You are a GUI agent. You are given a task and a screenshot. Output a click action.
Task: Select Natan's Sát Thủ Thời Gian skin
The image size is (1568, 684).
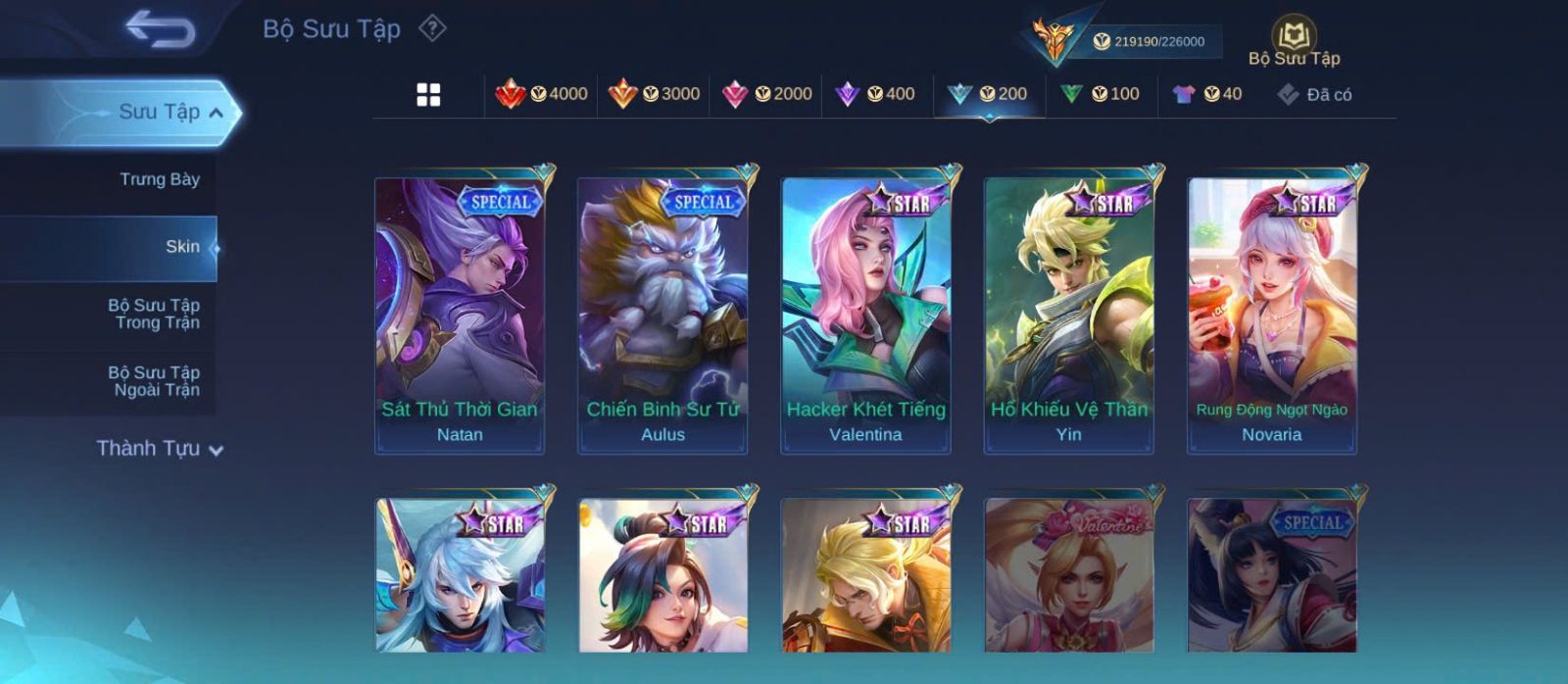pyautogui.click(x=460, y=314)
